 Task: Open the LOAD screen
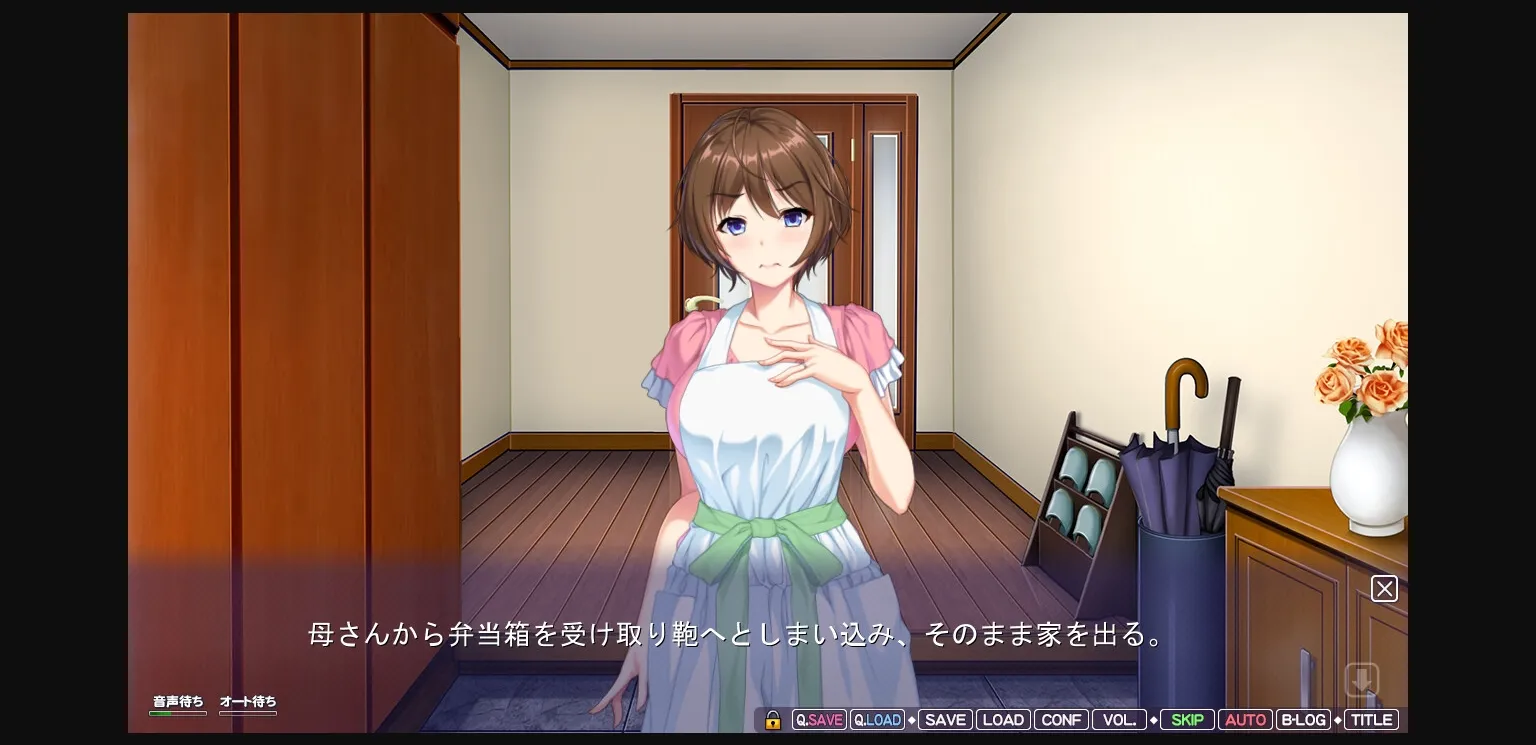[x=1003, y=719]
